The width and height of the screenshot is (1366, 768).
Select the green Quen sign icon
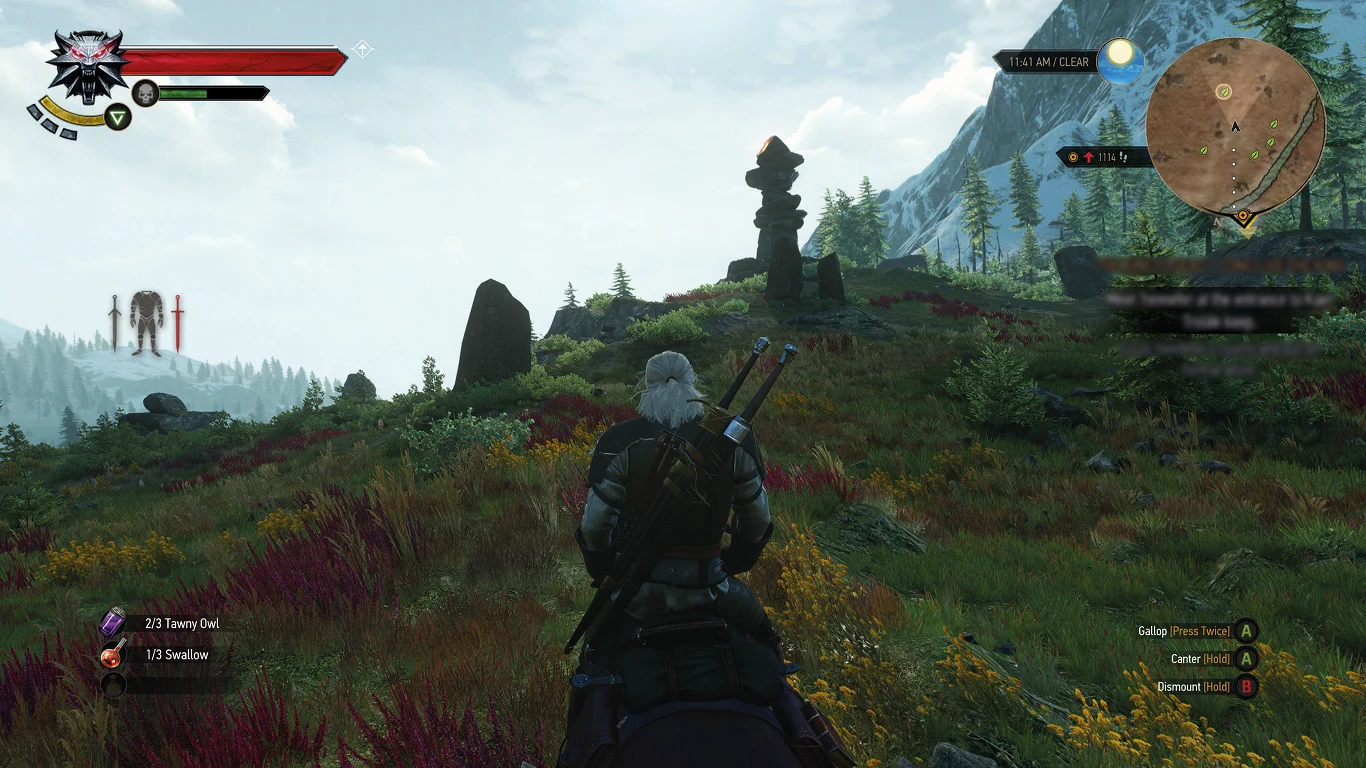119,118
